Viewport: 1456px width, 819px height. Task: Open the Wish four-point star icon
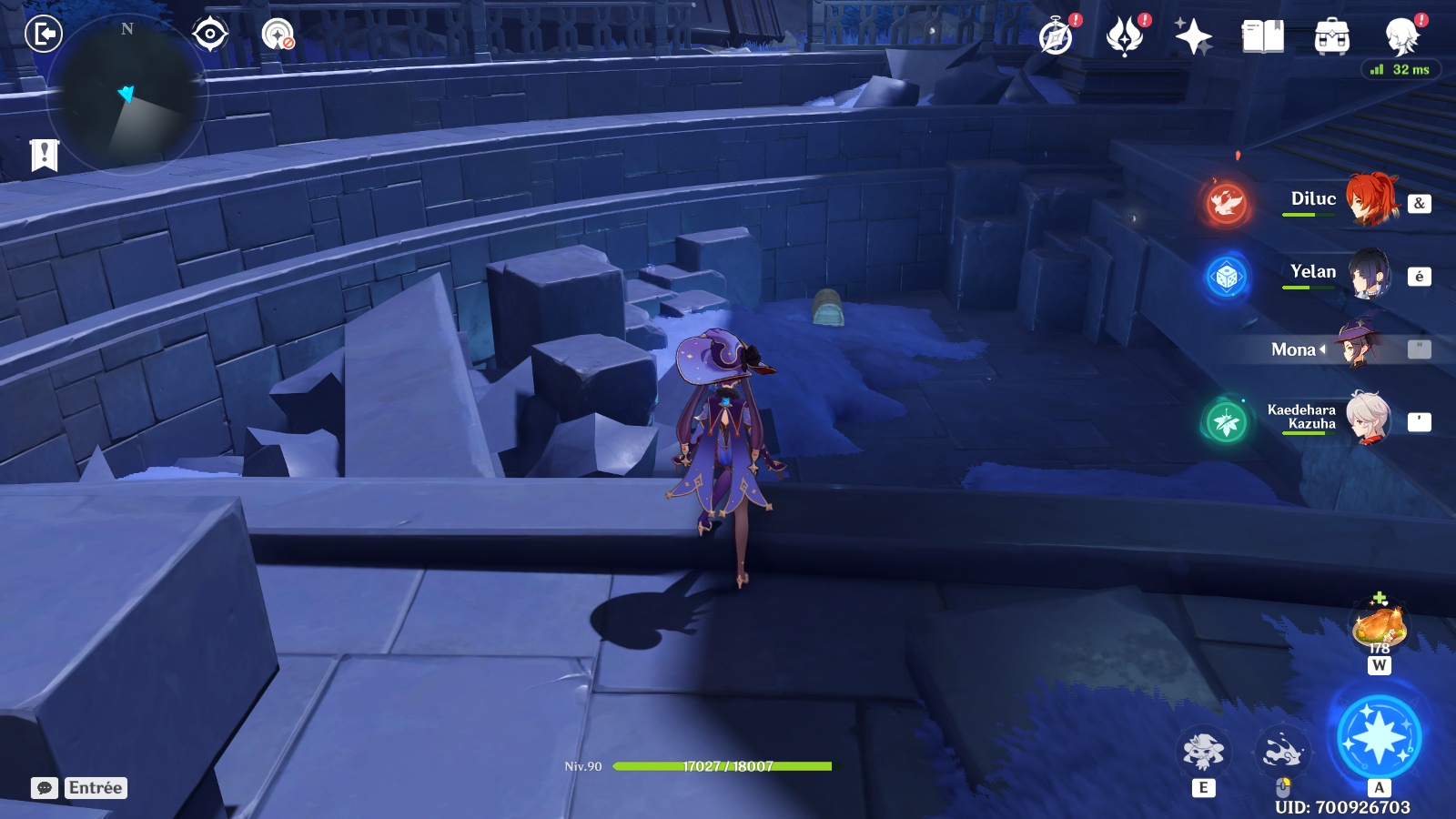point(1193,37)
